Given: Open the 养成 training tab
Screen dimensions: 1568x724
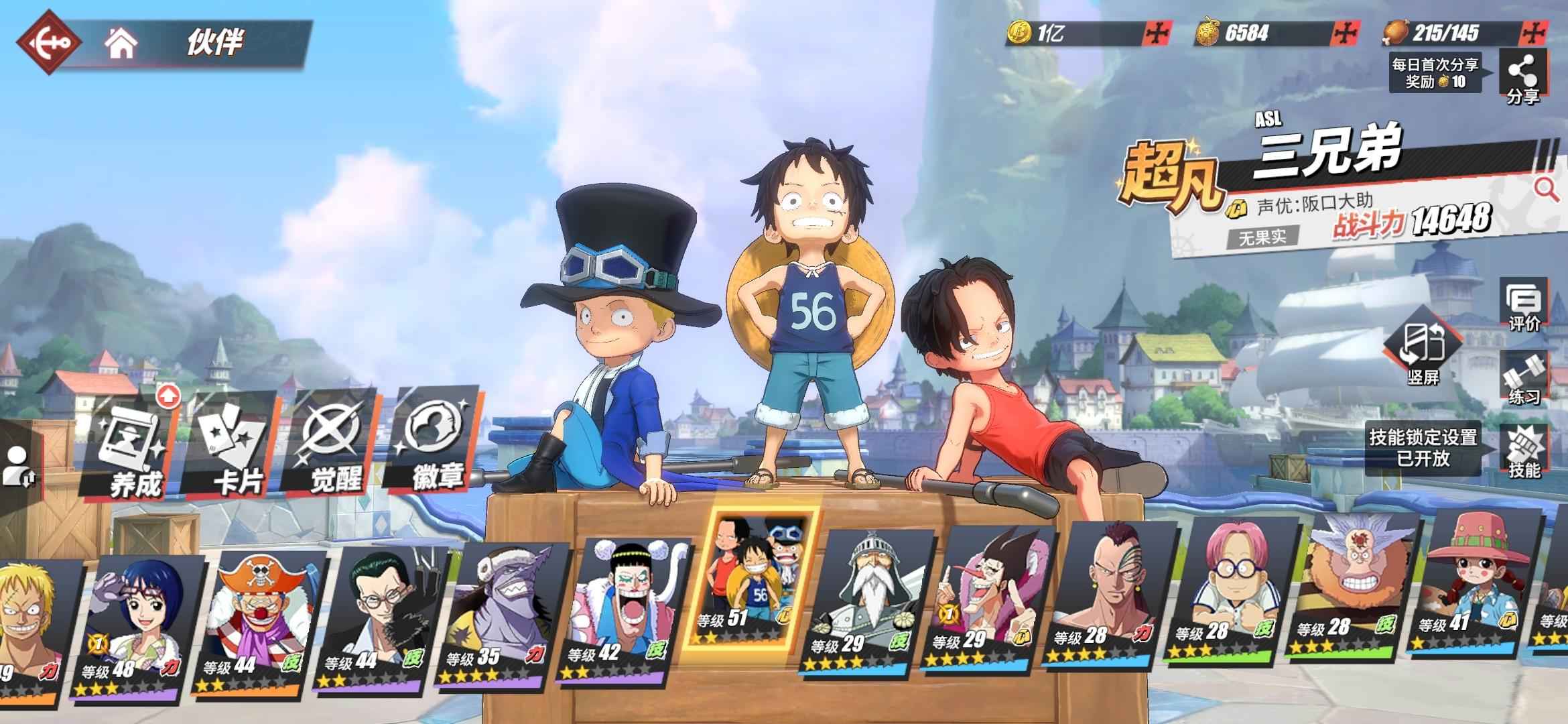Looking at the screenshot, I should [x=131, y=449].
